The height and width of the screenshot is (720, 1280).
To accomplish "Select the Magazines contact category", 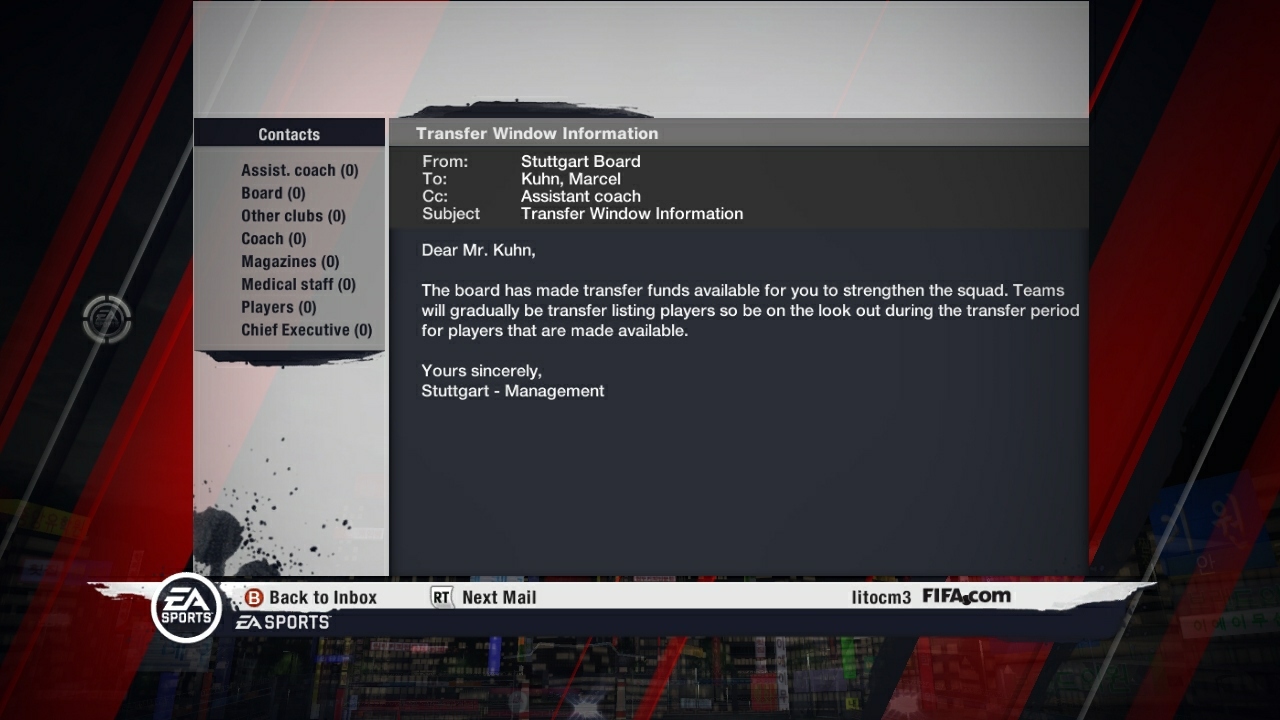I will 288,262.
